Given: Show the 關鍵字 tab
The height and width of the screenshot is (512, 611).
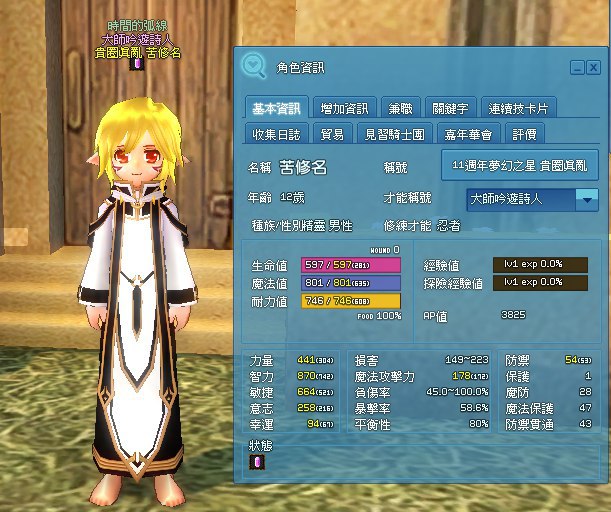Looking at the screenshot, I should pyautogui.click(x=449, y=108).
